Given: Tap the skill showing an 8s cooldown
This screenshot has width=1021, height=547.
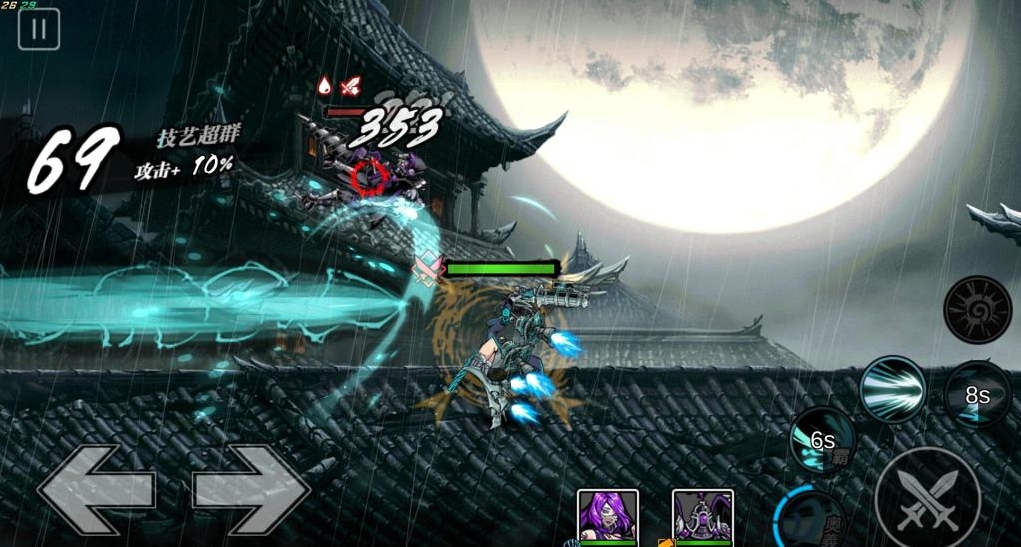Looking at the screenshot, I should point(977,395).
